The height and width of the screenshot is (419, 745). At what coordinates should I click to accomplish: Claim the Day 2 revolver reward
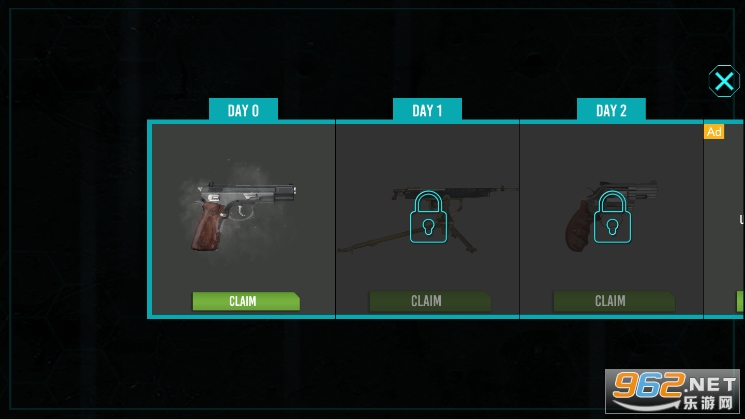(x=612, y=301)
